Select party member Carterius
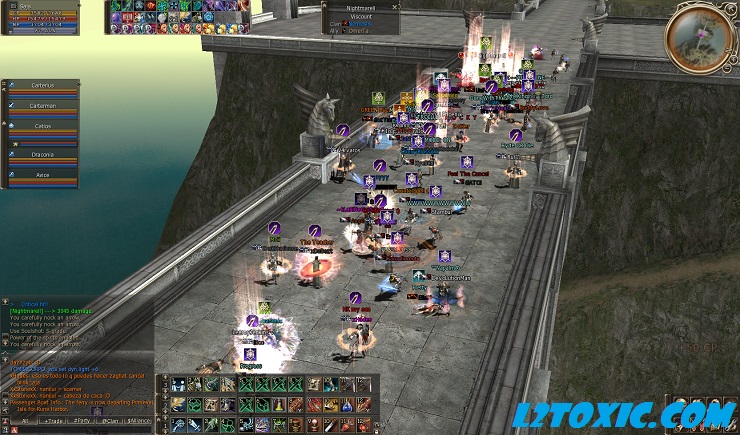The height and width of the screenshot is (435, 740). coord(42,85)
